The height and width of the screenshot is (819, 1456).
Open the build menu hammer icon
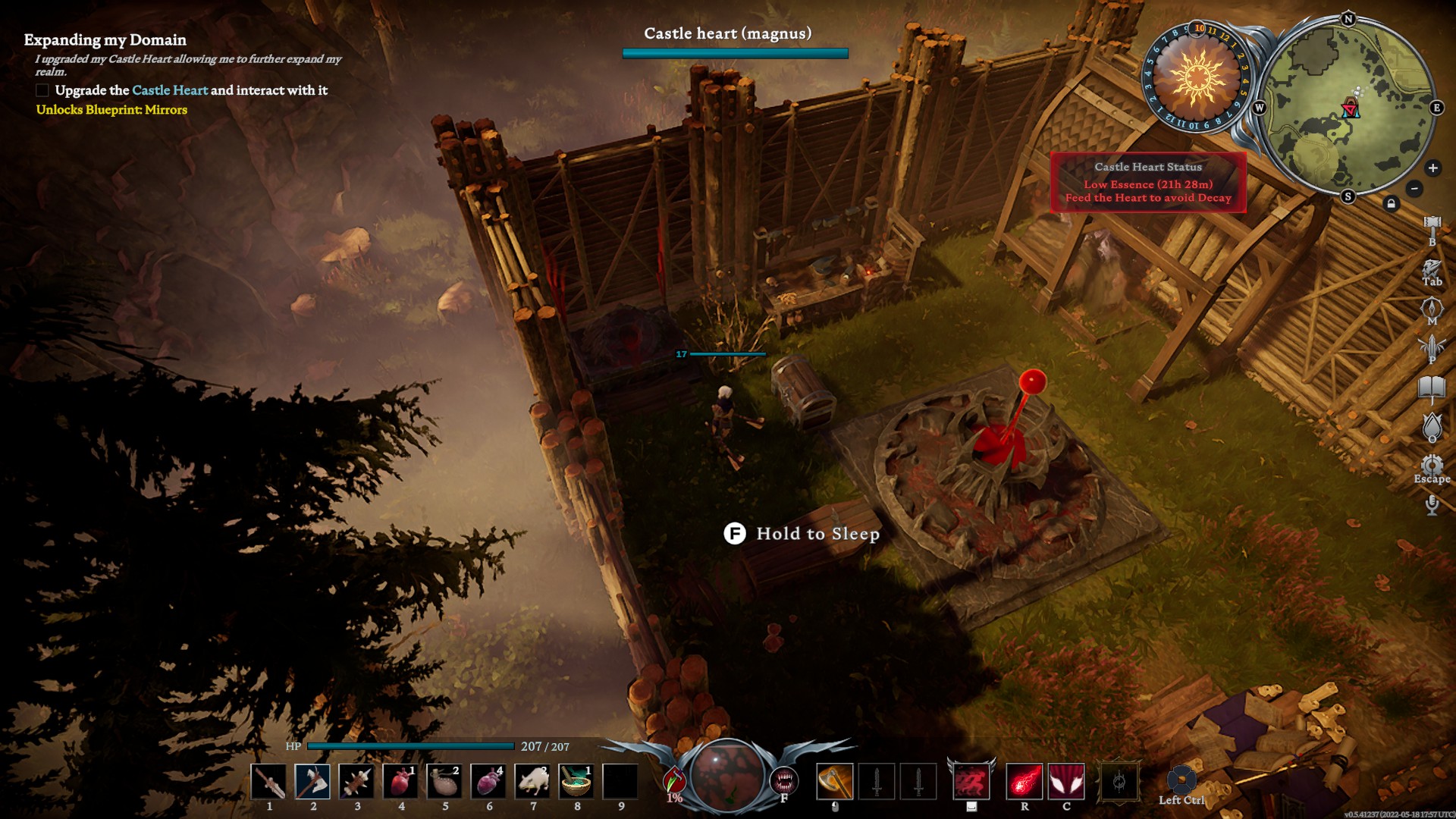pos(1432,225)
